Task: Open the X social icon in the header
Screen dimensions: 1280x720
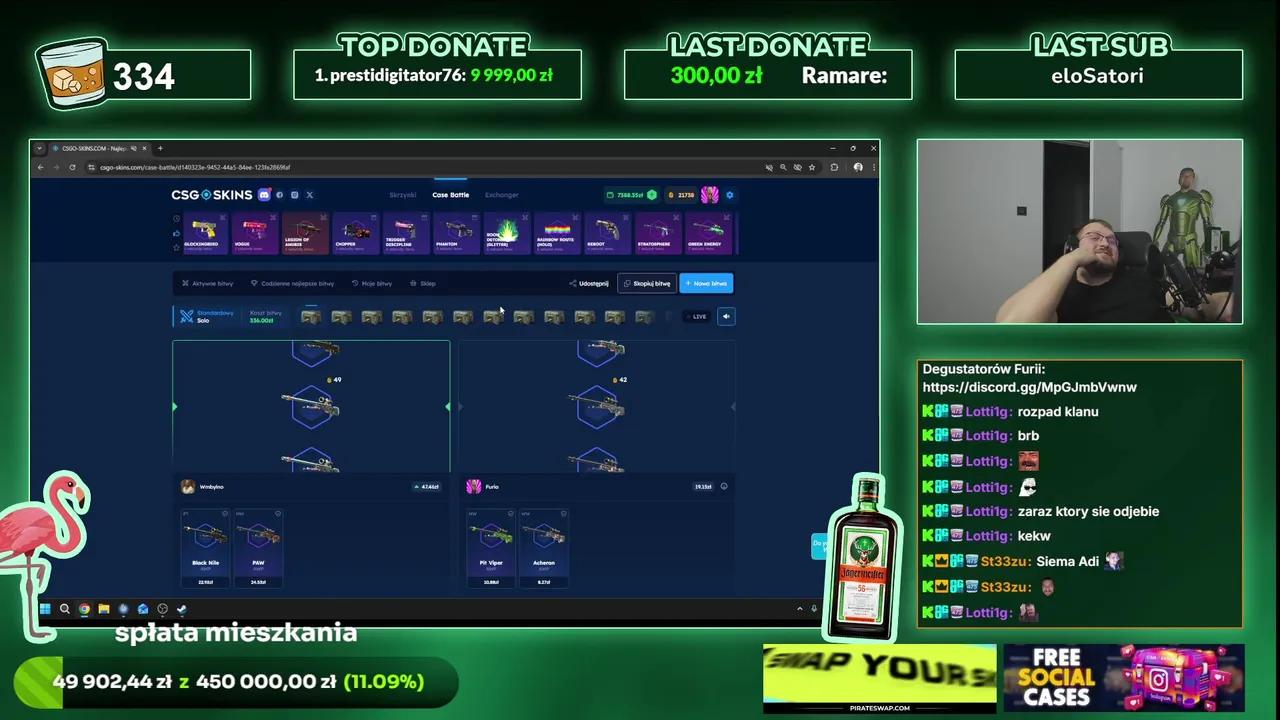Action: click(309, 195)
